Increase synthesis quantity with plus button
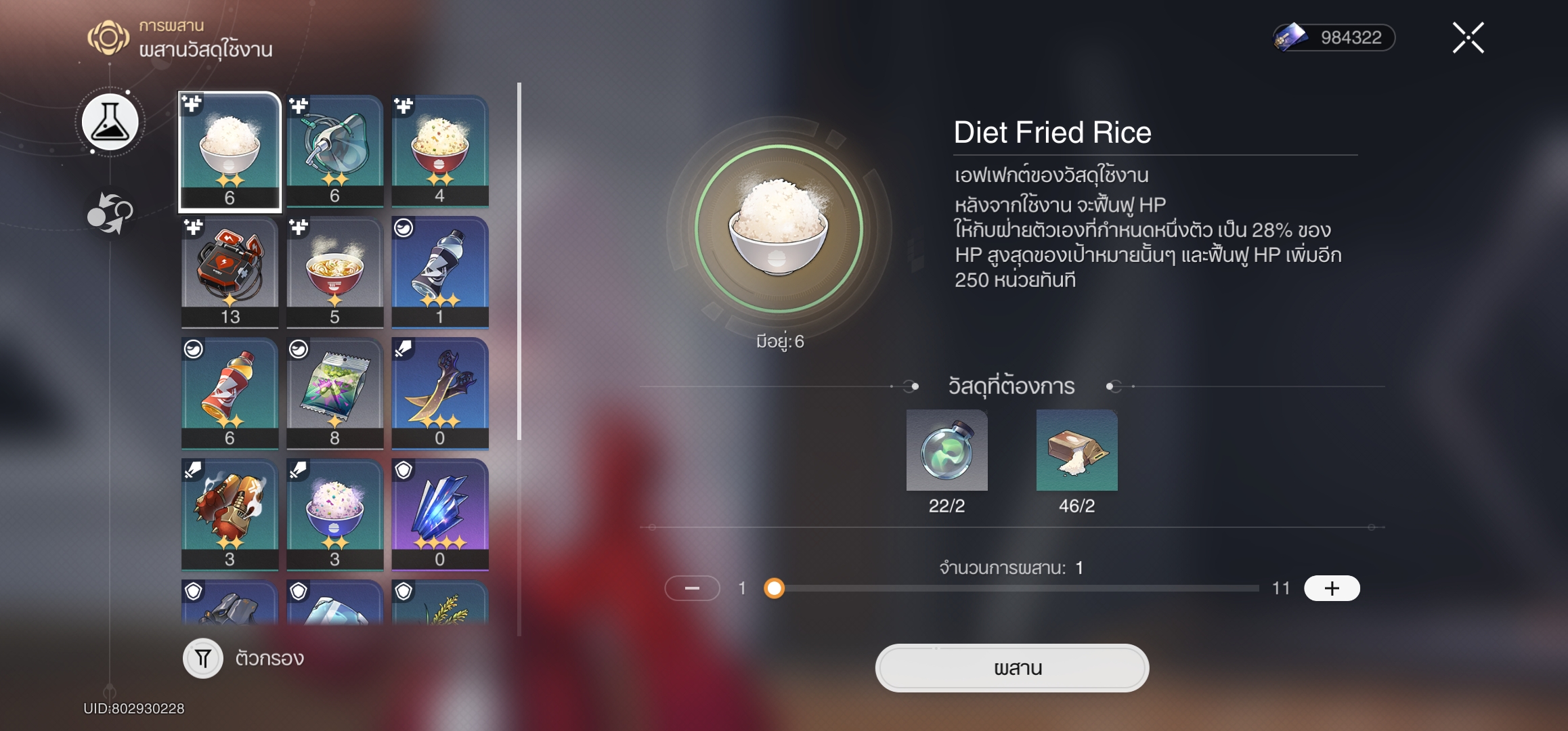The height and width of the screenshot is (731, 1568). coord(1331,588)
